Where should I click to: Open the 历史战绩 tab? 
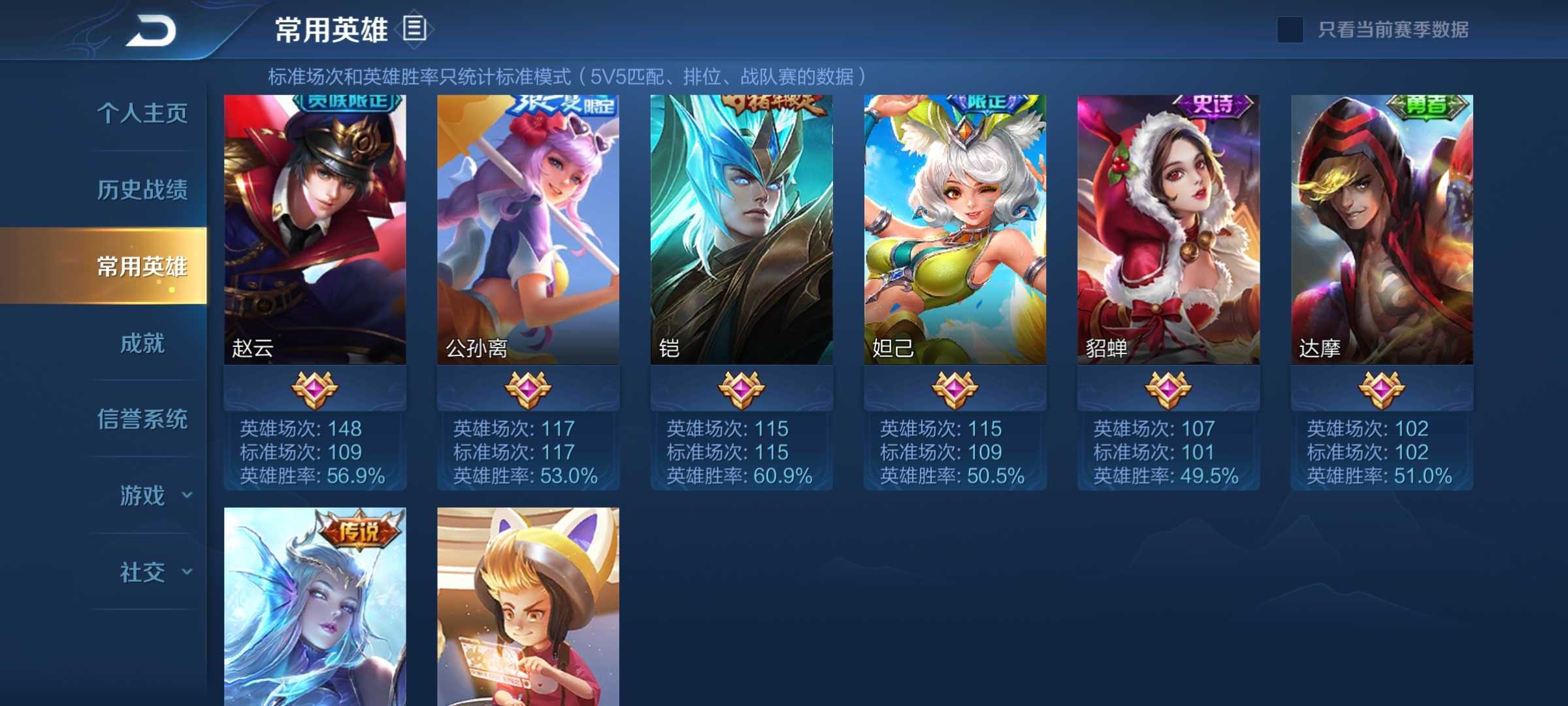point(142,190)
